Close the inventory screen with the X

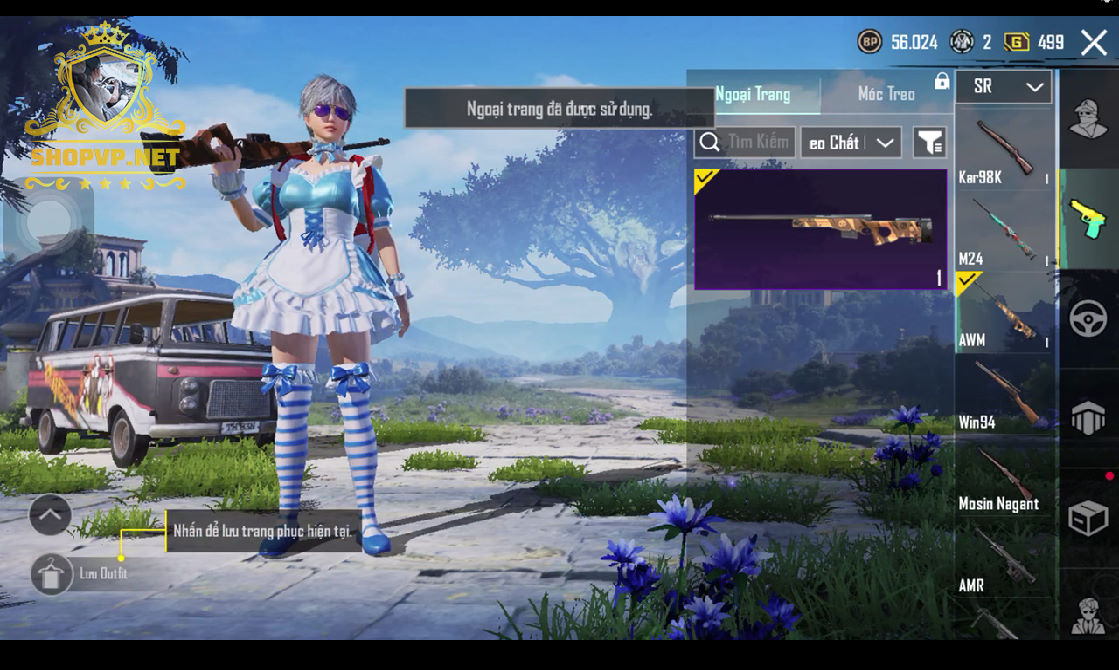point(1093,42)
